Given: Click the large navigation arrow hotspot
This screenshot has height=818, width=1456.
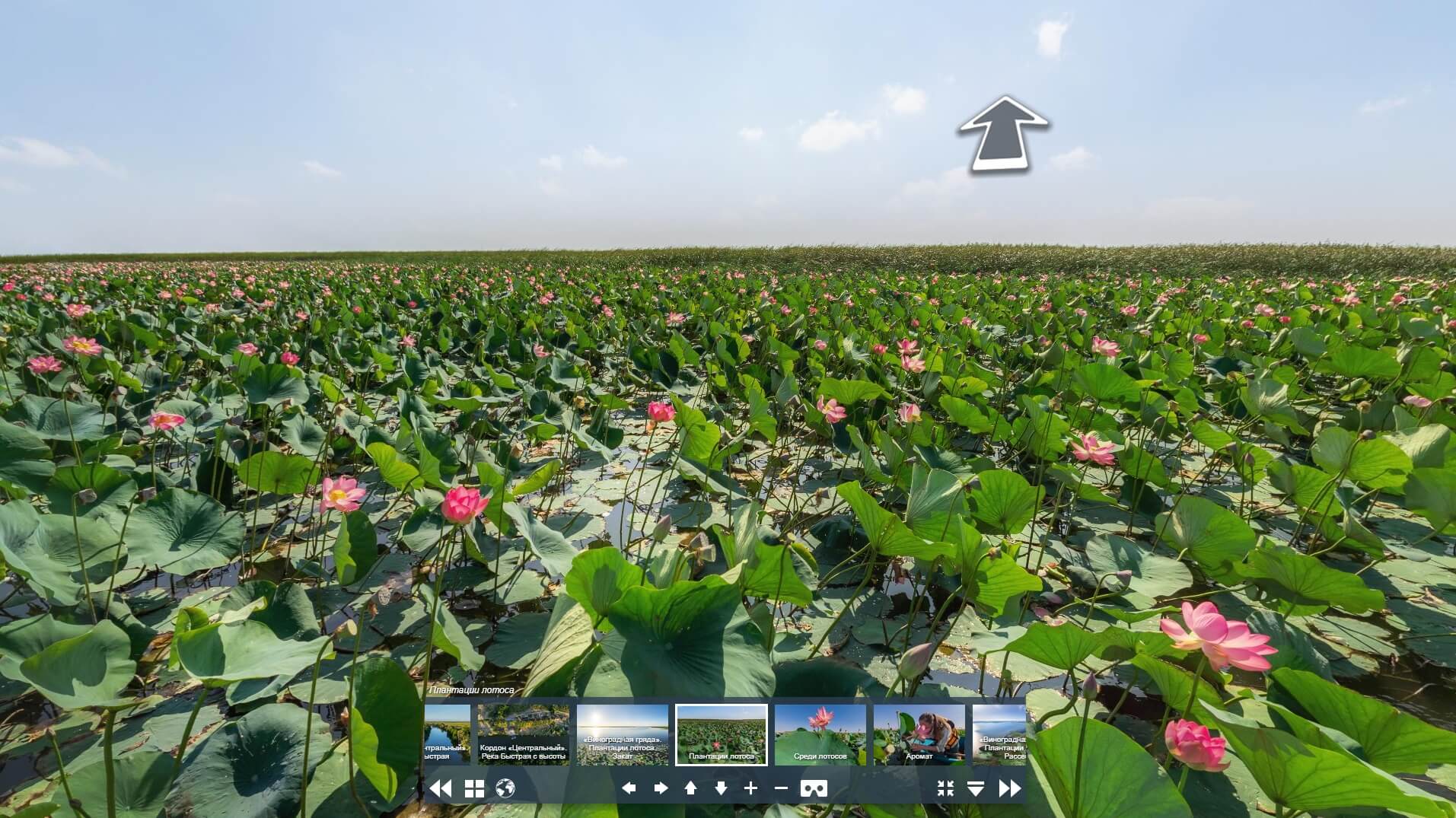Looking at the screenshot, I should coord(1002,134).
